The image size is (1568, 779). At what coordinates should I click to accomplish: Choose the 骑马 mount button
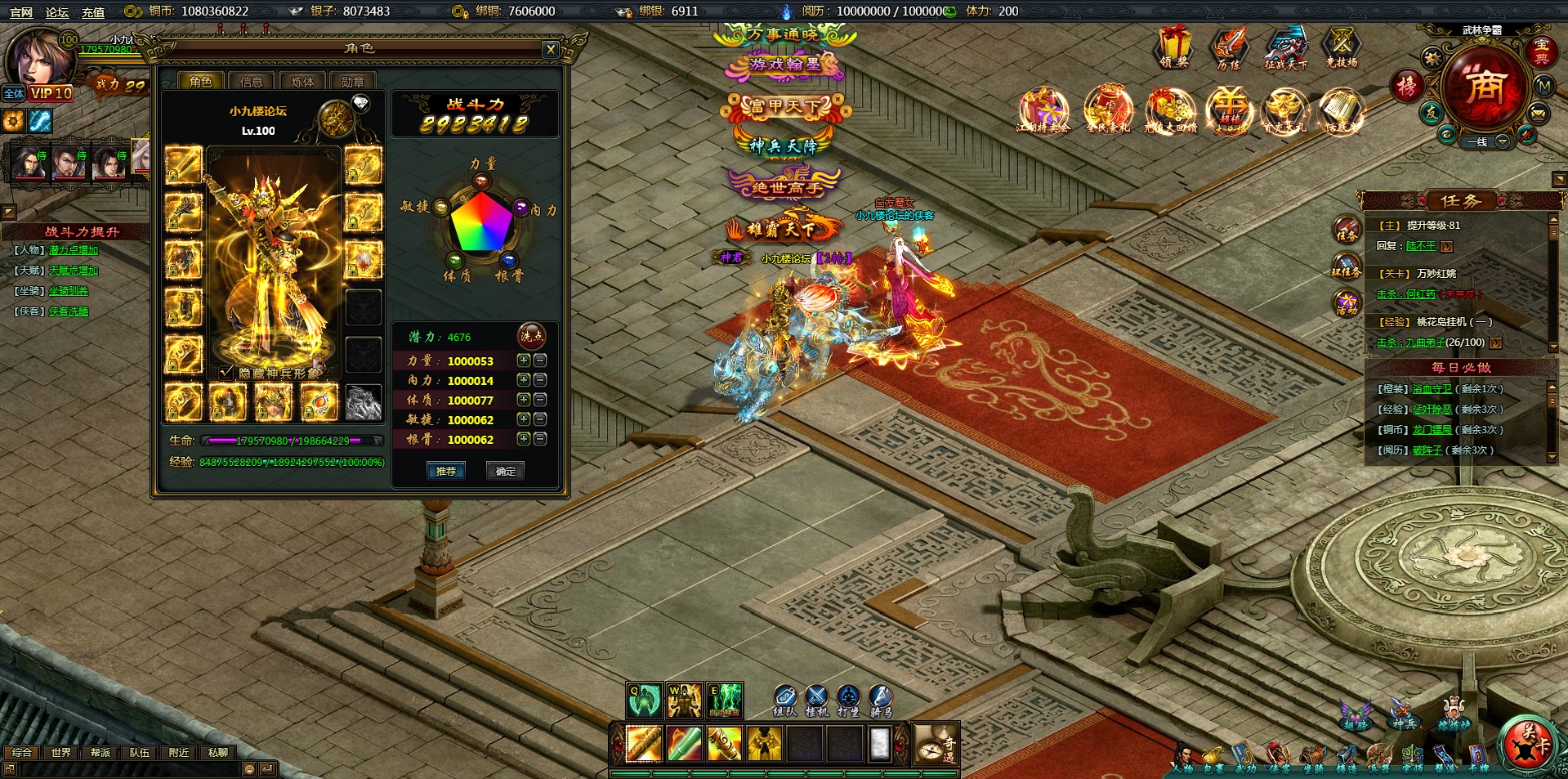(880, 700)
